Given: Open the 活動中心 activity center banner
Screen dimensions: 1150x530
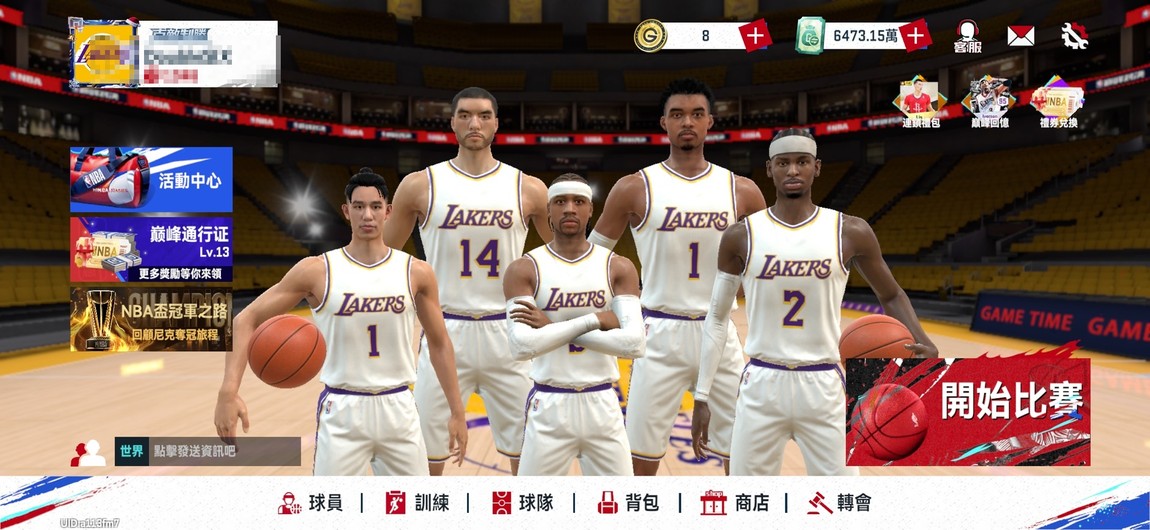Looking at the screenshot, I should tap(151, 179).
